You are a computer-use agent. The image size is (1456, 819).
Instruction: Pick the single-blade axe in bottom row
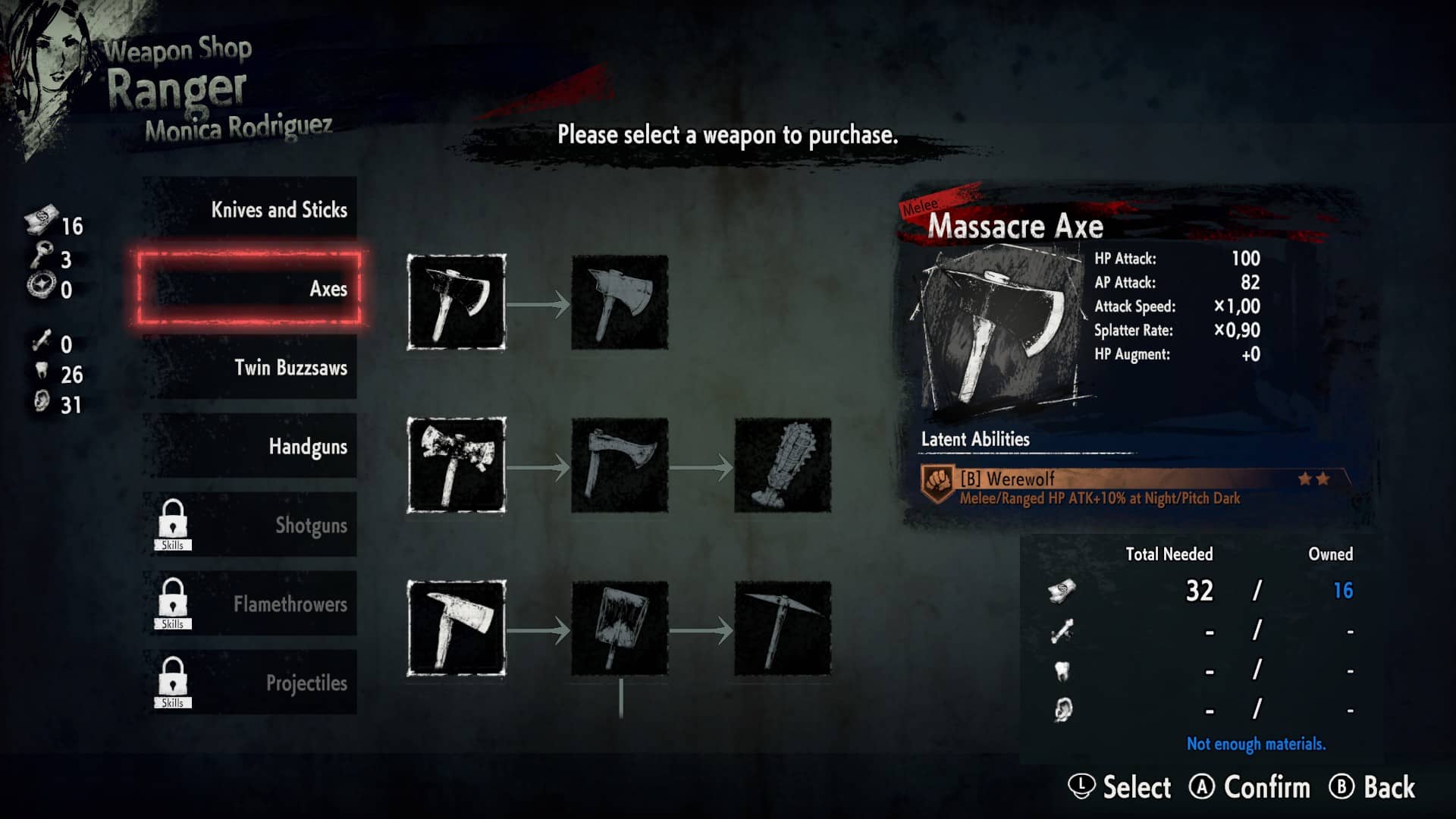pos(457,628)
